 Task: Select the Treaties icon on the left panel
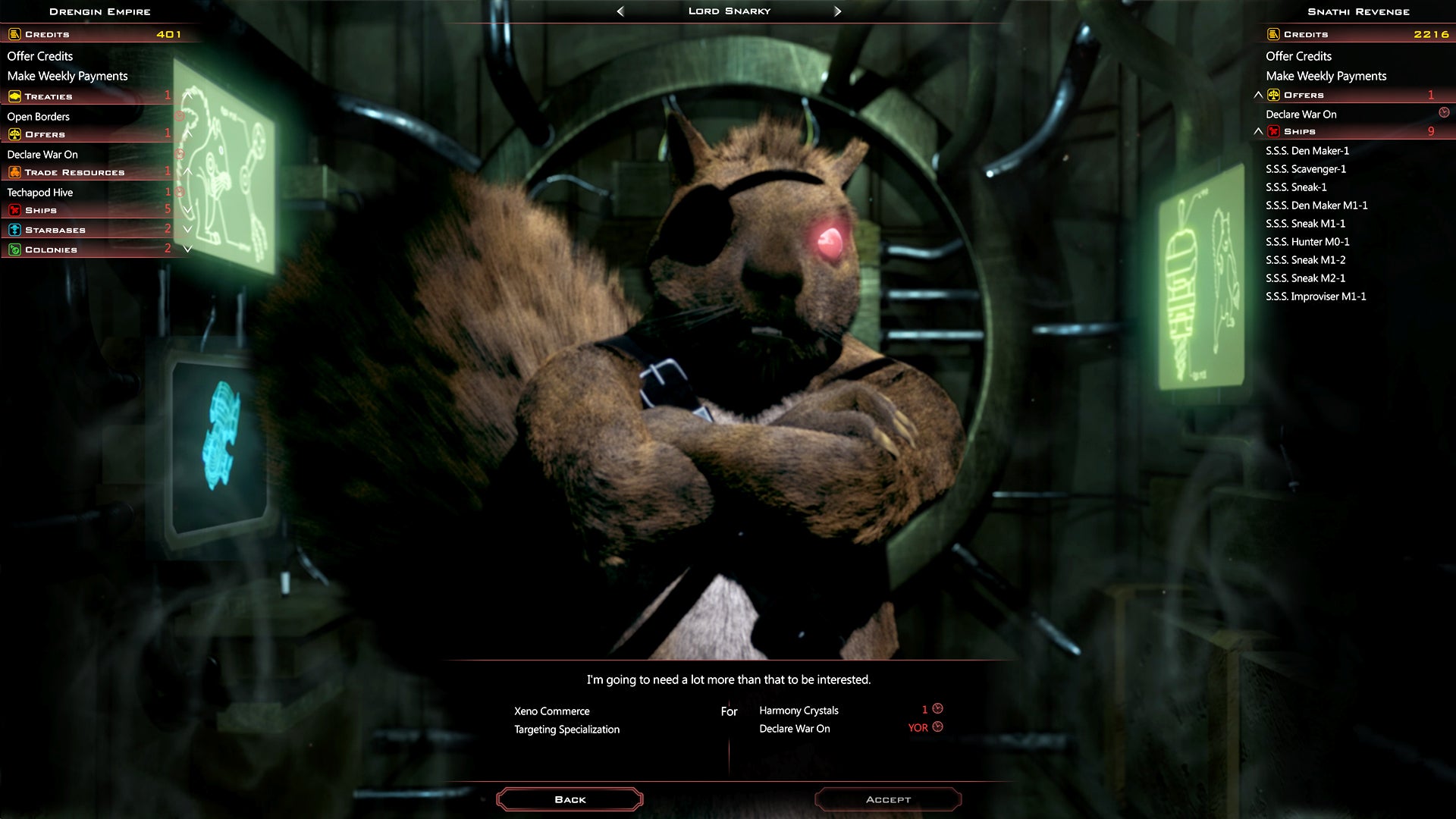[x=14, y=96]
